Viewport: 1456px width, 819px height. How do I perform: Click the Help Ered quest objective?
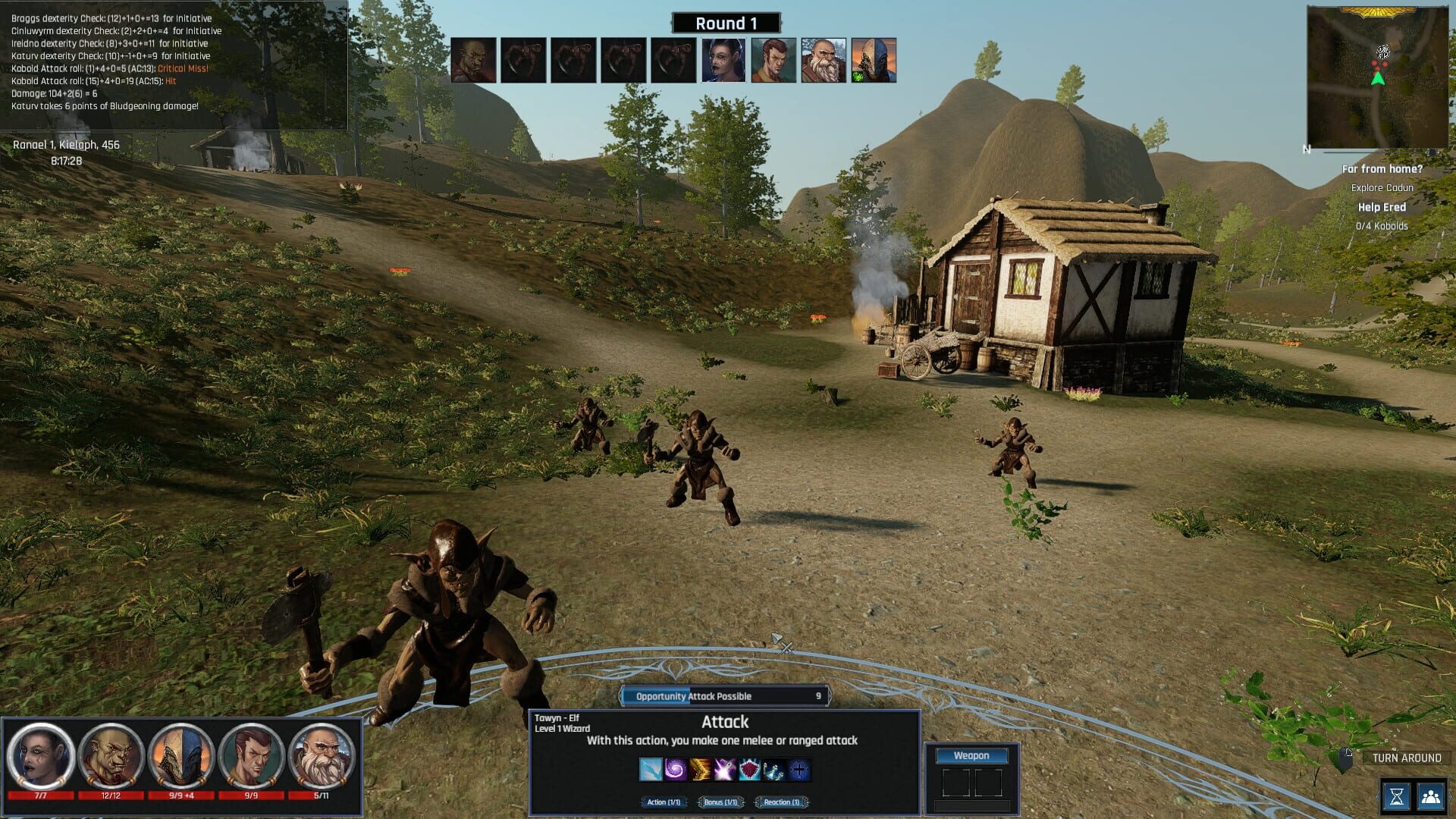click(1382, 207)
